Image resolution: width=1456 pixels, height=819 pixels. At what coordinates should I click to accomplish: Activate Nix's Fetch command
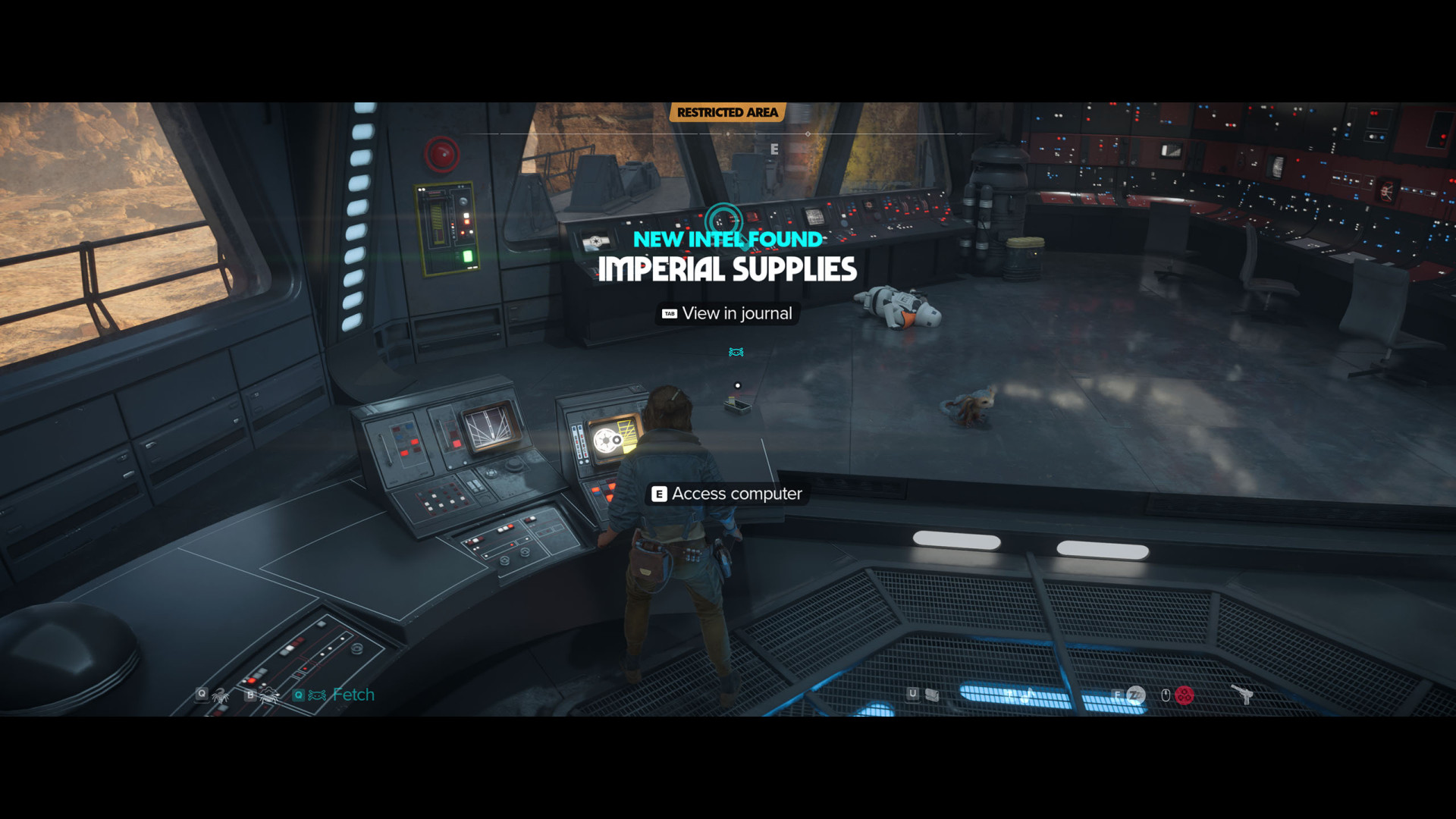(335, 695)
